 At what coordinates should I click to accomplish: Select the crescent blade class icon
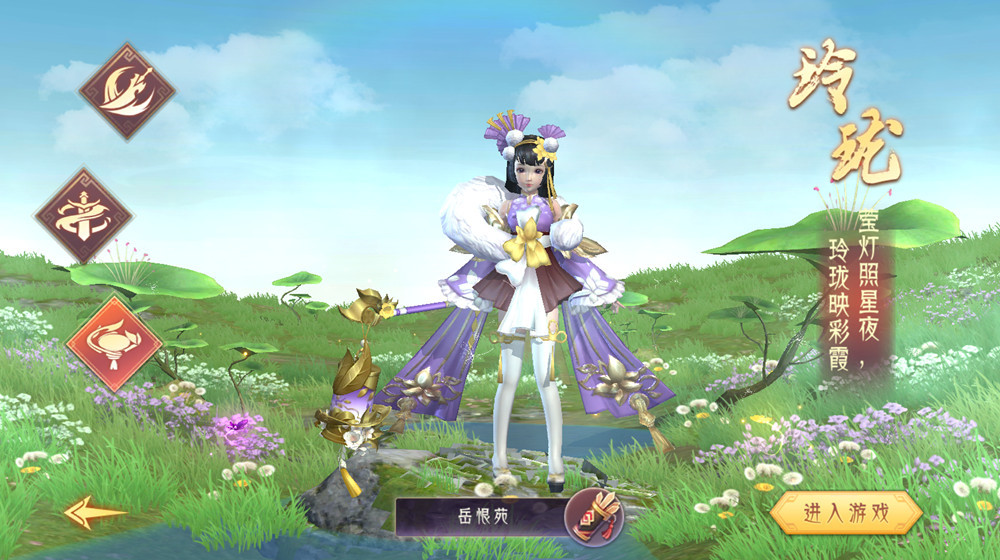[x=127, y=91]
